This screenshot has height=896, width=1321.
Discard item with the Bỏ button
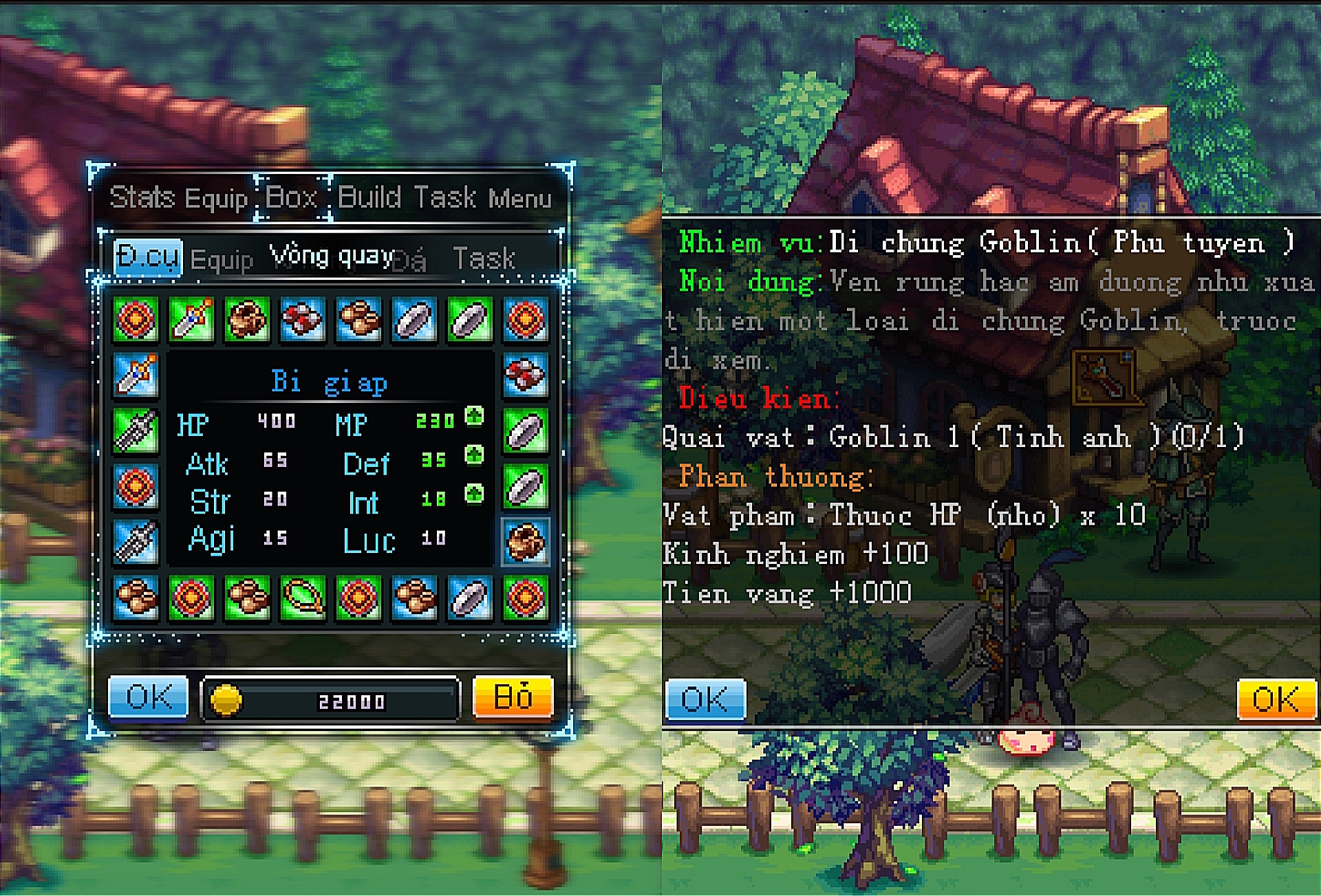[x=513, y=697]
